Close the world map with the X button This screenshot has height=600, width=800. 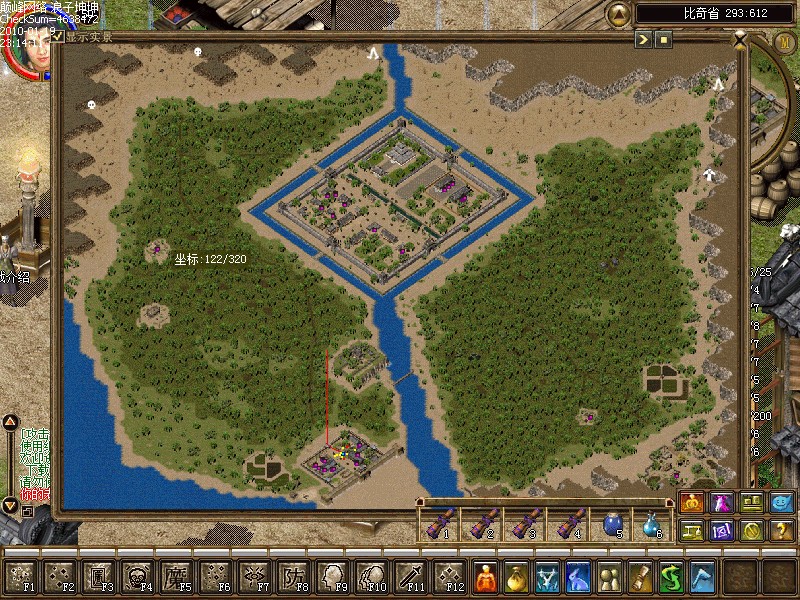point(740,41)
